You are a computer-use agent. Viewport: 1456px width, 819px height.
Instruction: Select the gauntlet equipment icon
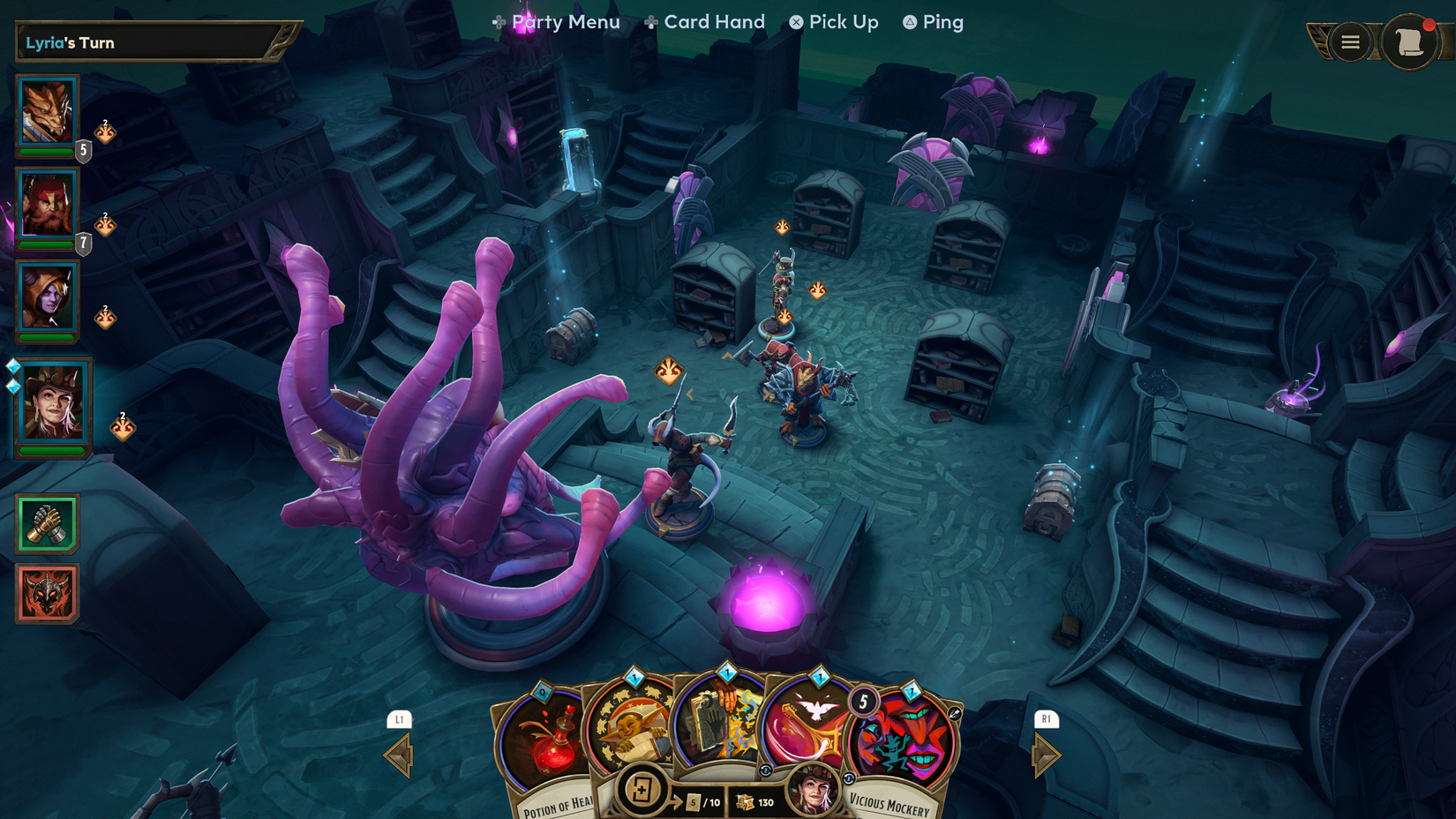point(46,522)
